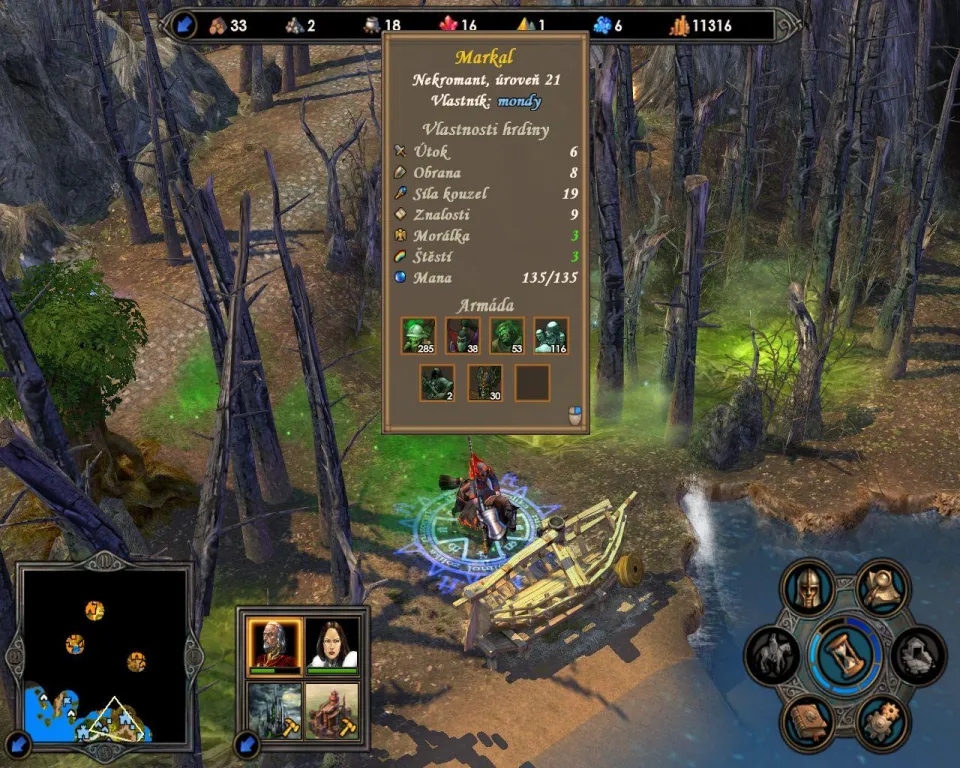Collapse the hero list with its blue arrow
This screenshot has height=768, width=960.
pos(247,744)
